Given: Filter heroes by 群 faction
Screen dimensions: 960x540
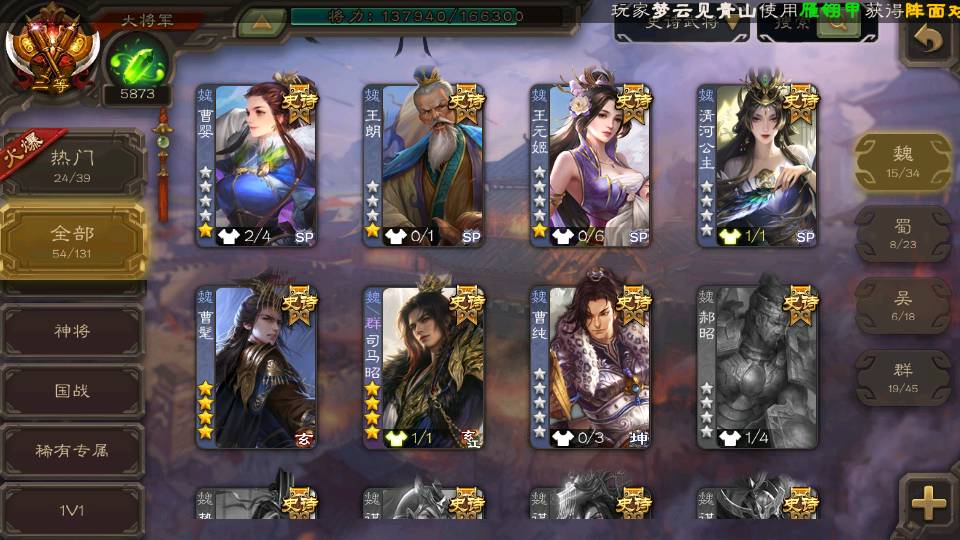Looking at the screenshot, I should point(903,377).
